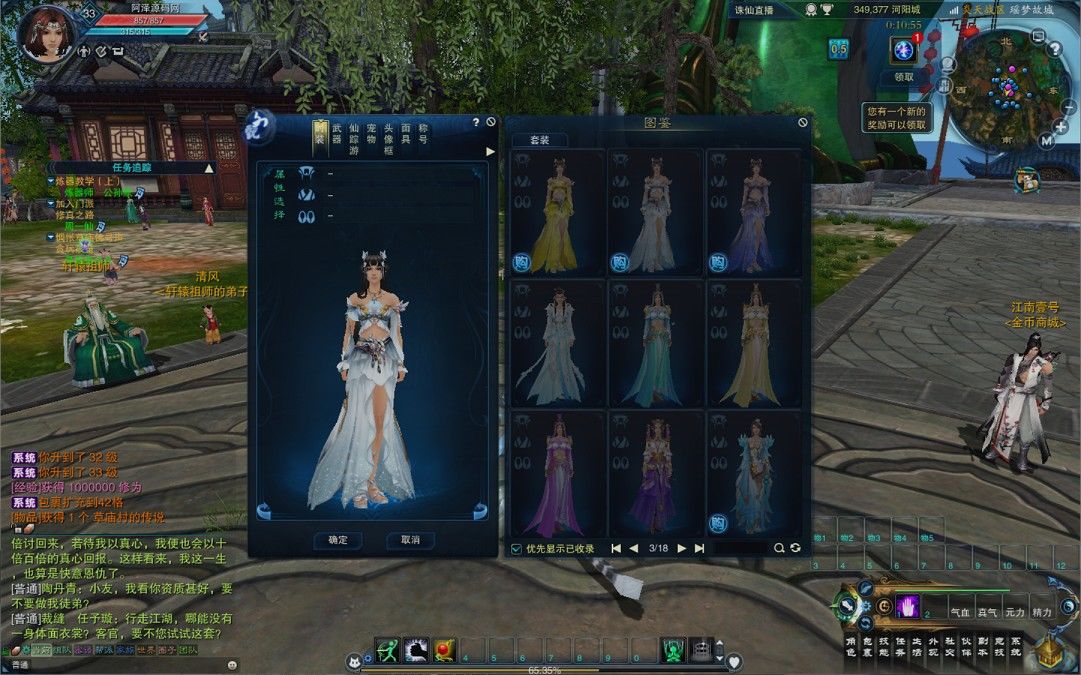Select the 套装 outfit set tab
The width and height of the screenshot is (1081, 675).
(539, 140)
